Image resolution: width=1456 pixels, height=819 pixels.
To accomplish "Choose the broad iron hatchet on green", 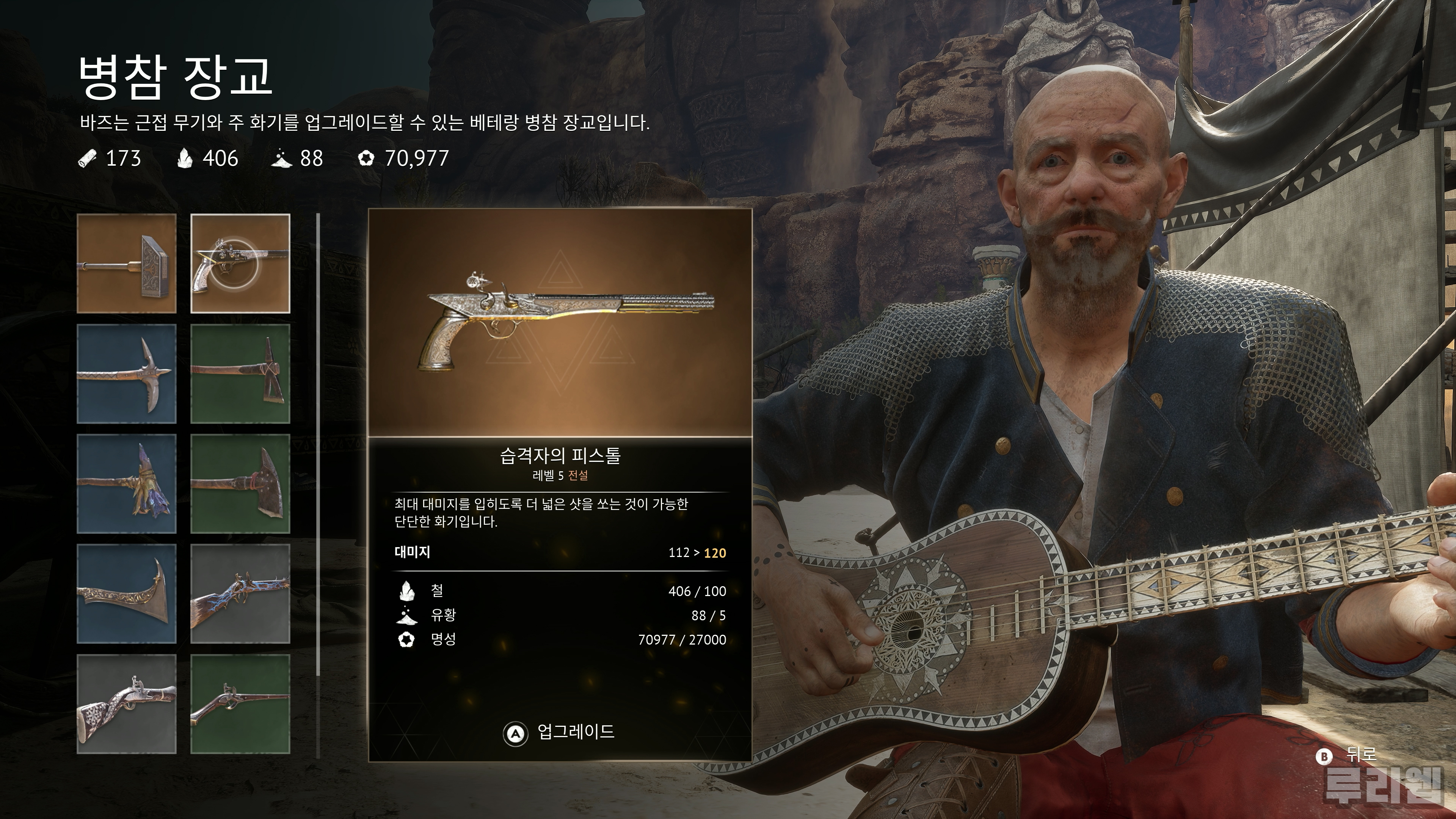I will tap(240, 484).
